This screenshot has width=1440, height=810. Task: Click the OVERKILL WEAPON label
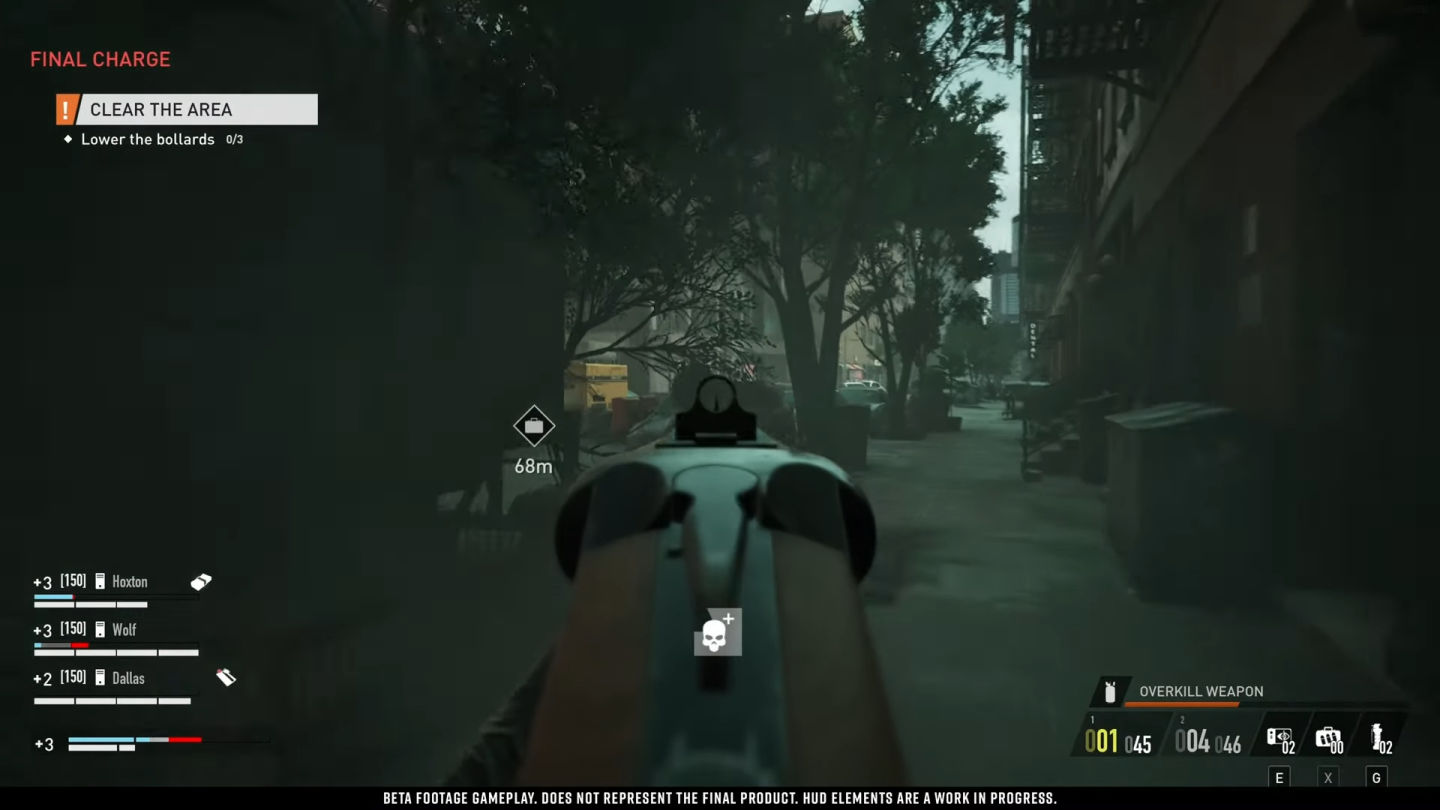(1198, 691)
